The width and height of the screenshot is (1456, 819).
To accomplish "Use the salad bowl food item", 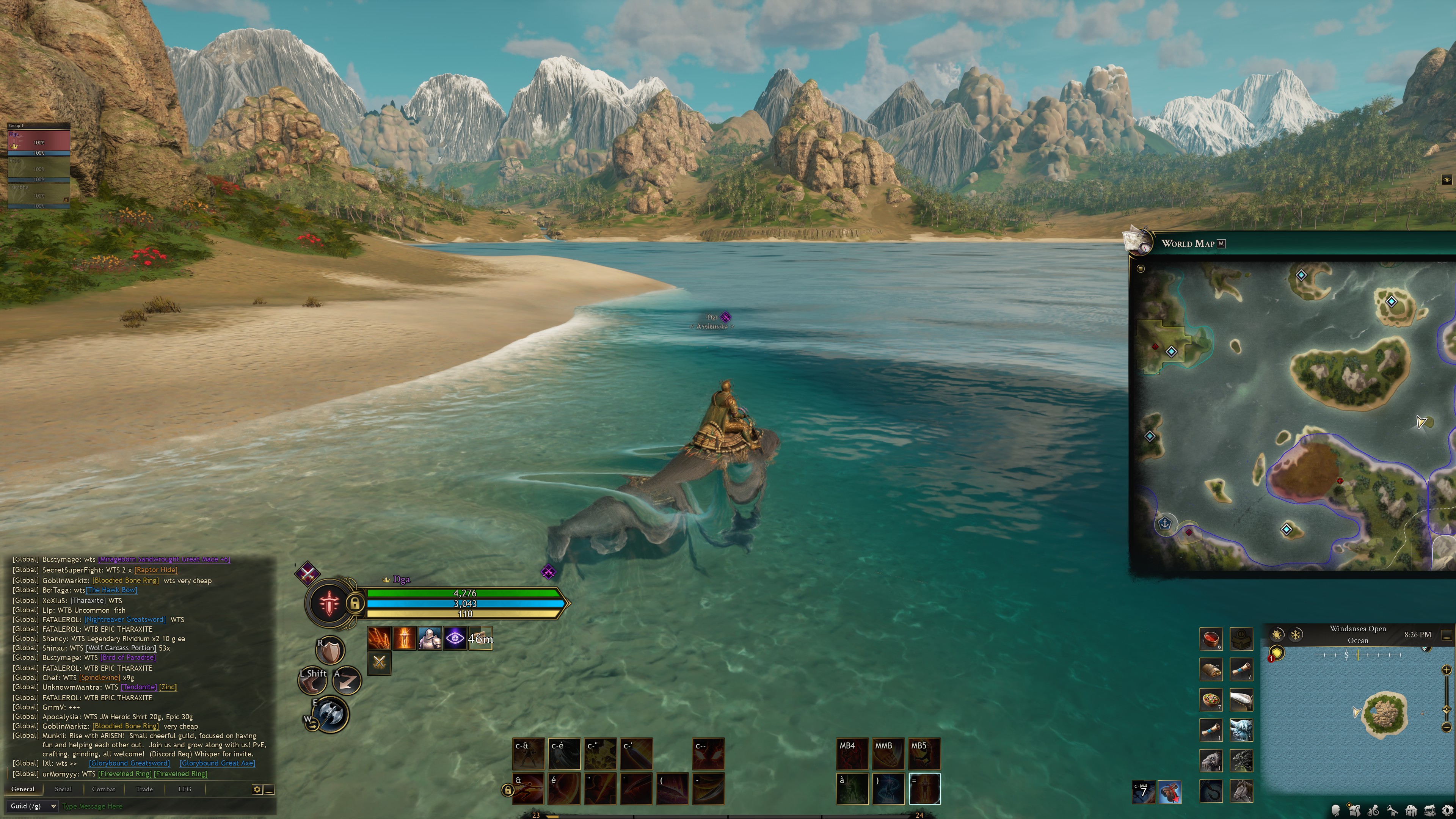I will pyautogui.click(x=1211, y=700).
